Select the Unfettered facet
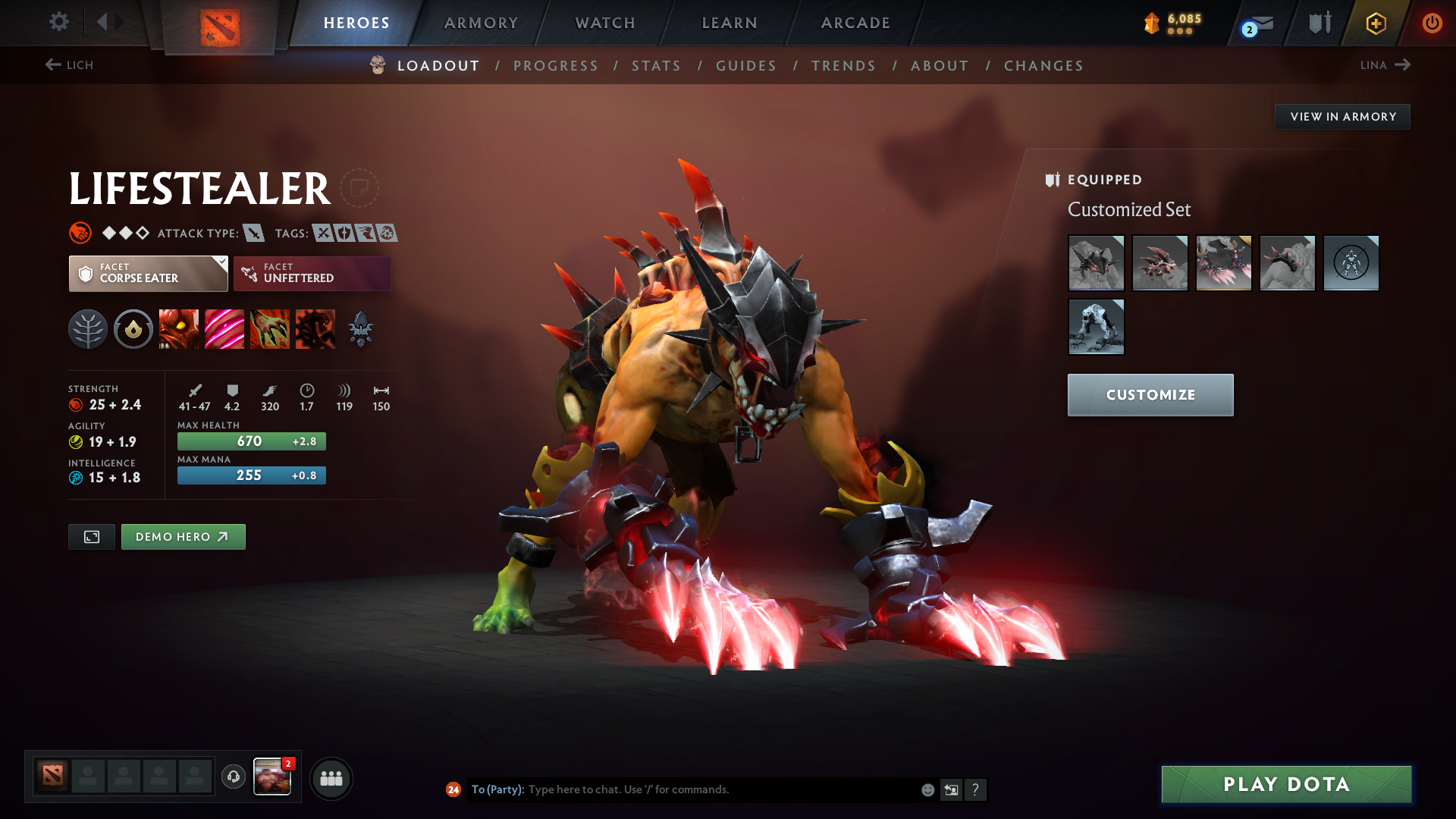 pos(312,273)
